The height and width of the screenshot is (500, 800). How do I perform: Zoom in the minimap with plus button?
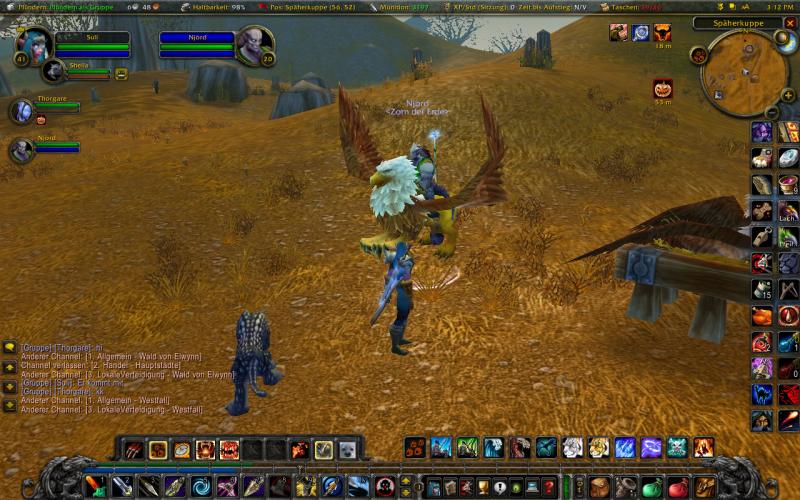click(x=787, y=92)
